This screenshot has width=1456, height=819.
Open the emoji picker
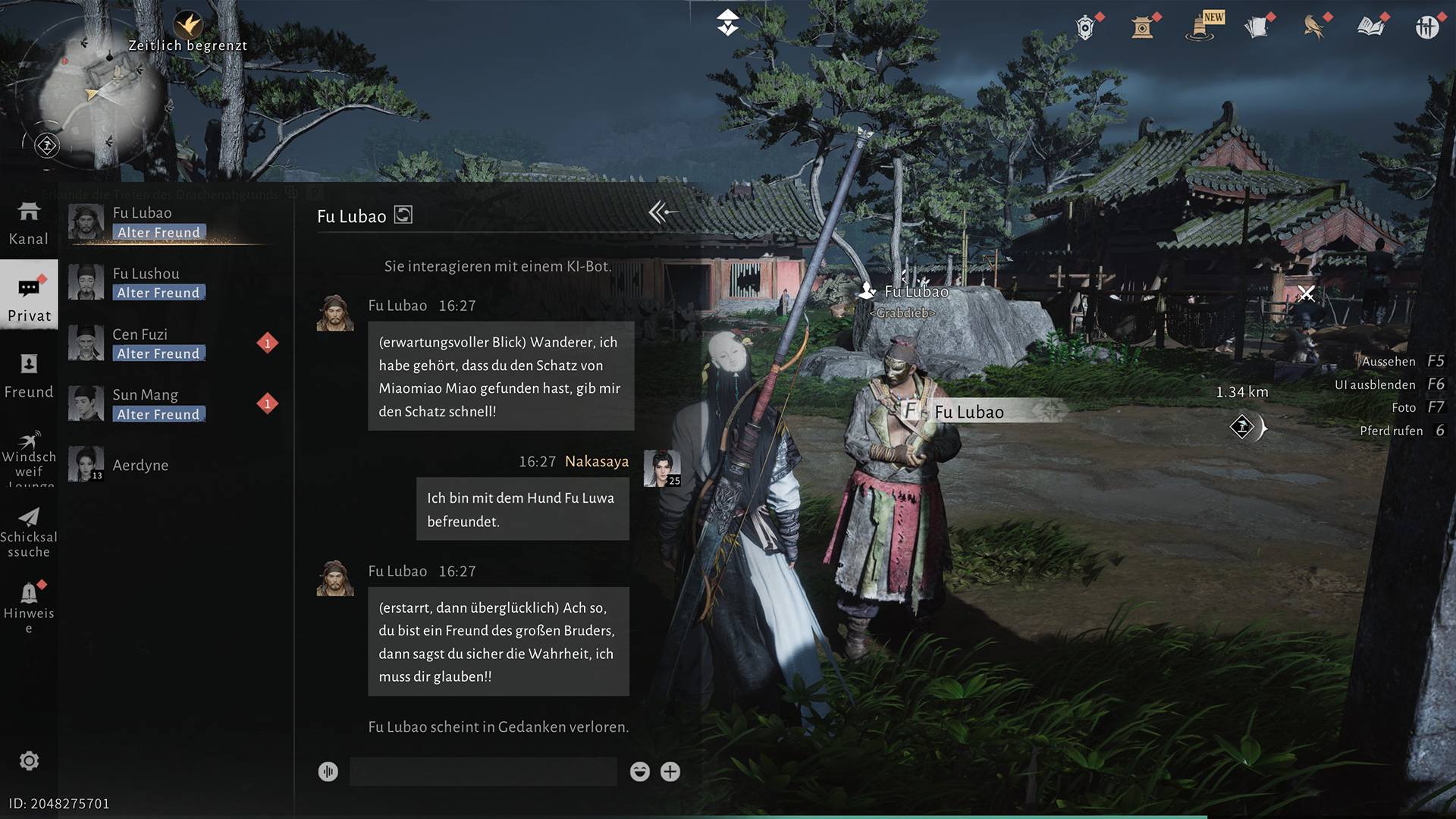point(640,772)
